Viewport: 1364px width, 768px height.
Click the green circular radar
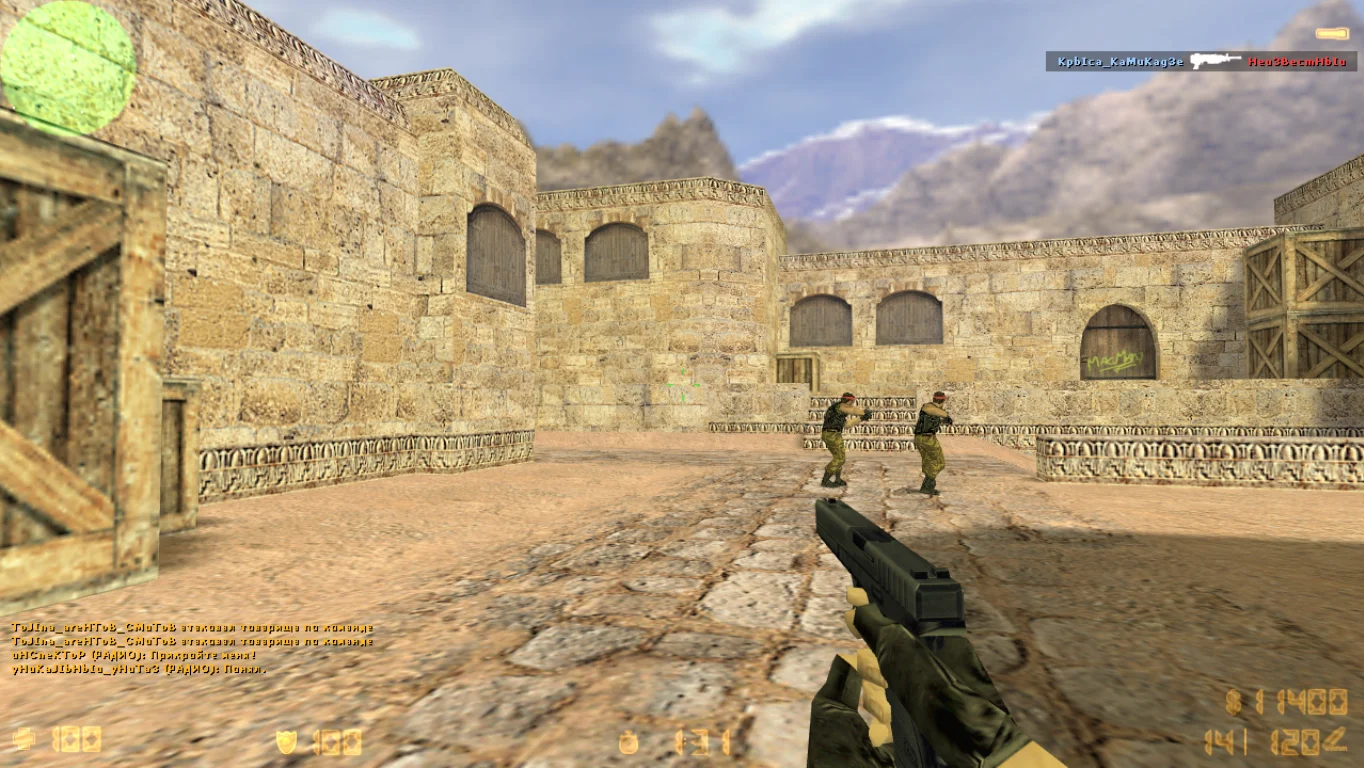click(x=68, y=67)
